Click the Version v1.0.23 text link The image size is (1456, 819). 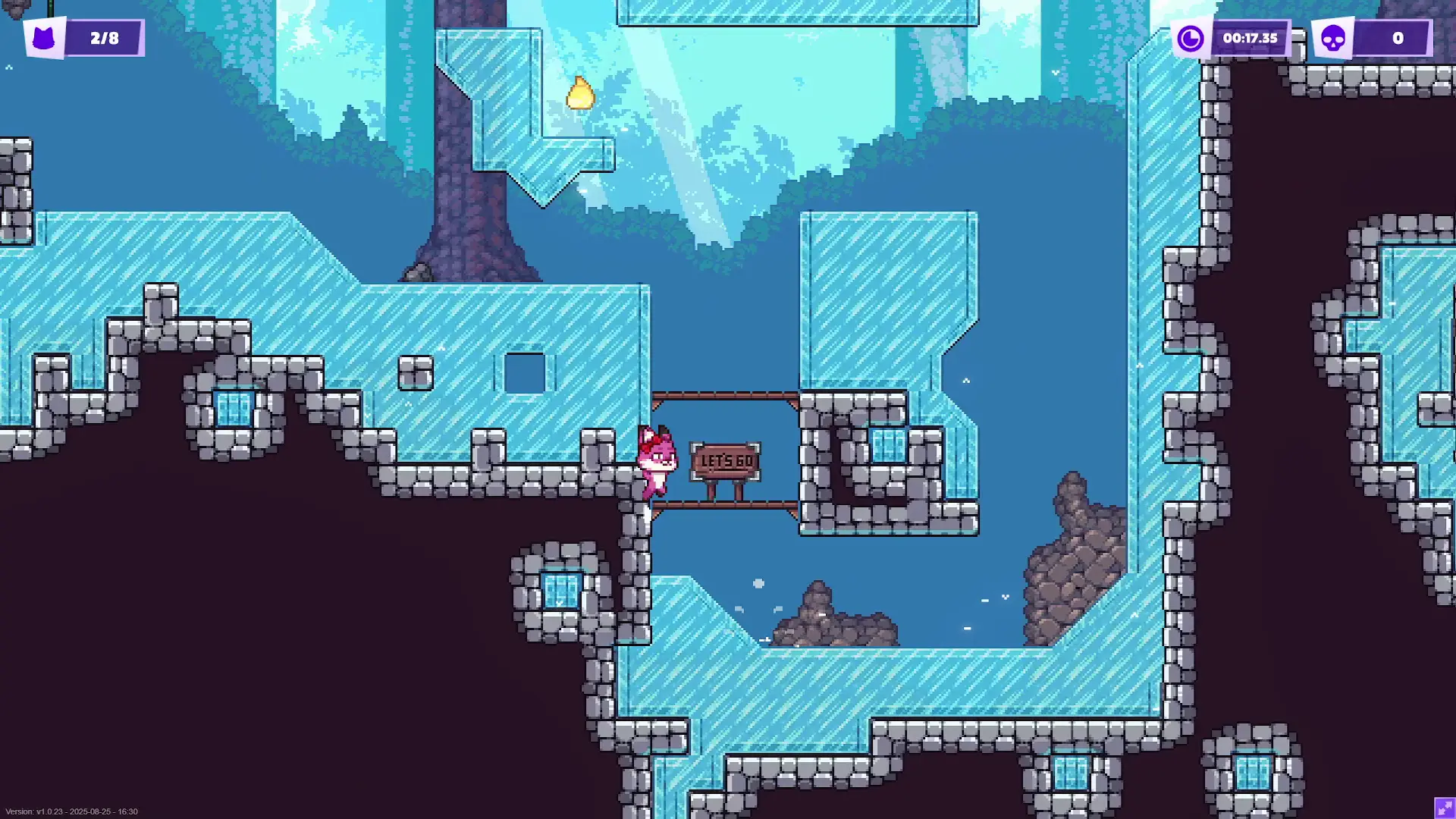(x=72, y=810)
